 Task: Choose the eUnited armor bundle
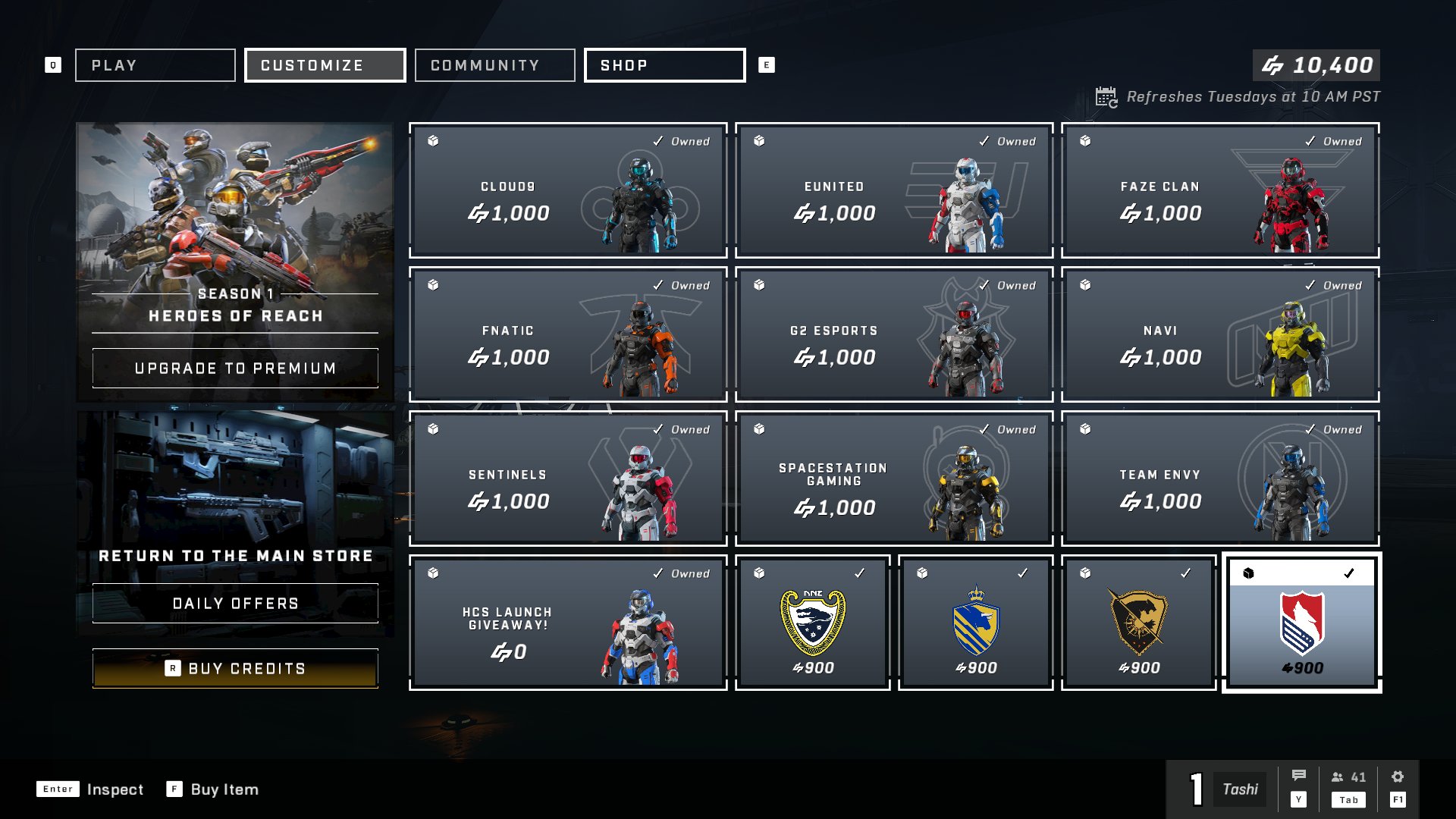[x=894, y=190]
